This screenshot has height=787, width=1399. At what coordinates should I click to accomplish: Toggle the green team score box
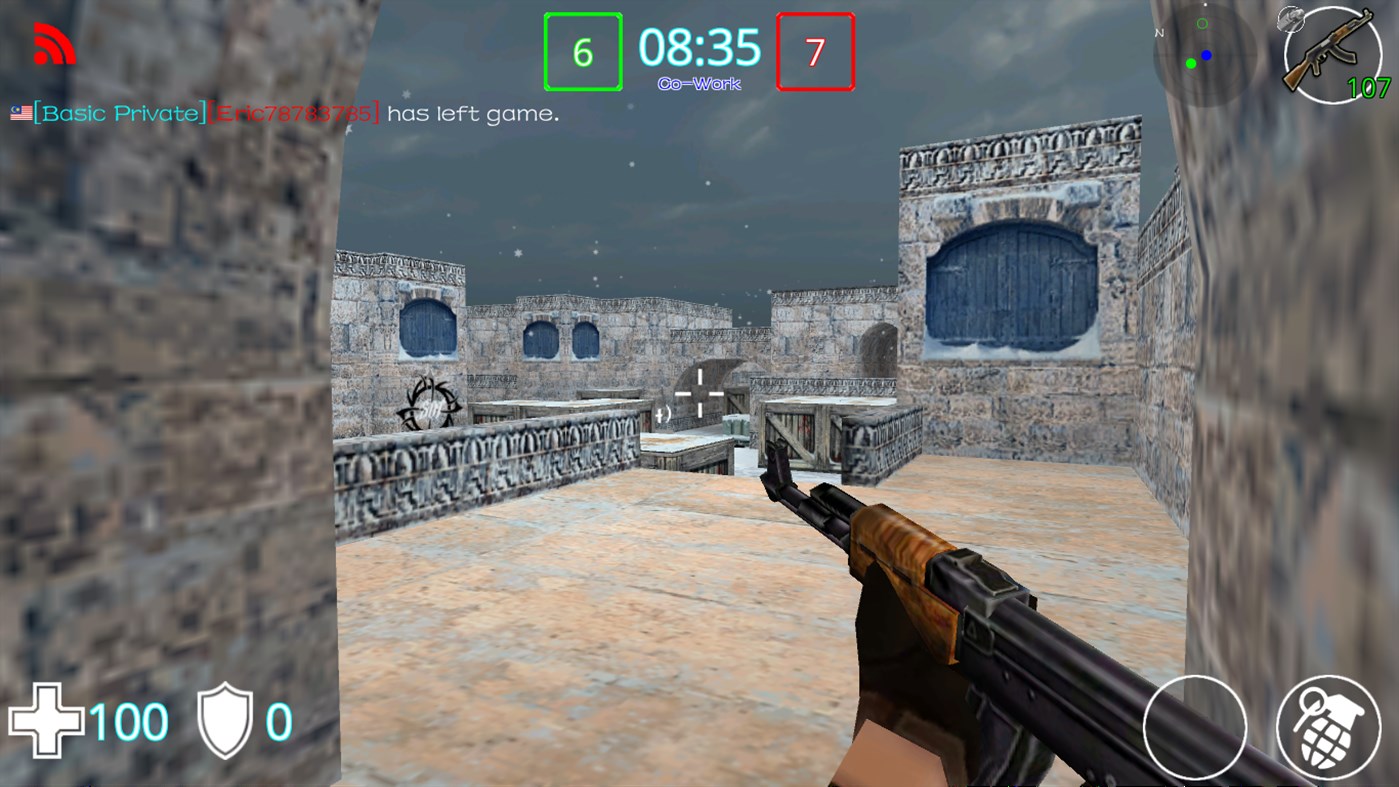coord(583,50)
